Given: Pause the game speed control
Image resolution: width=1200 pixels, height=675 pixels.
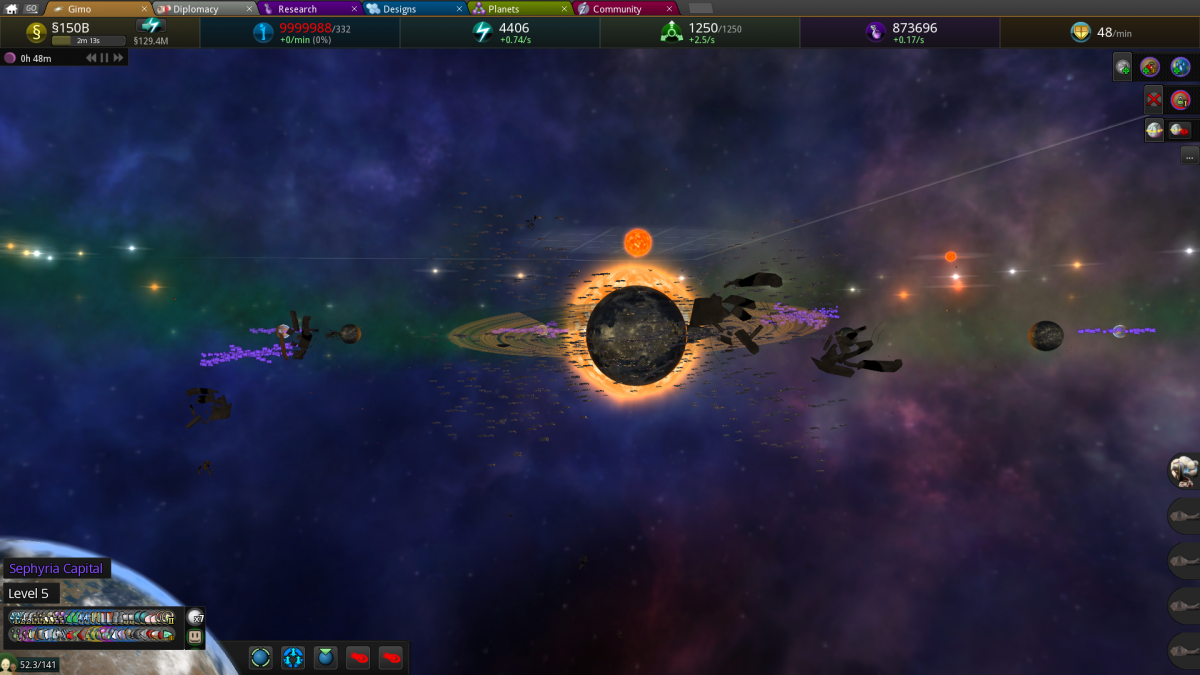Looking at the screenshot, I should pos(105,58).
